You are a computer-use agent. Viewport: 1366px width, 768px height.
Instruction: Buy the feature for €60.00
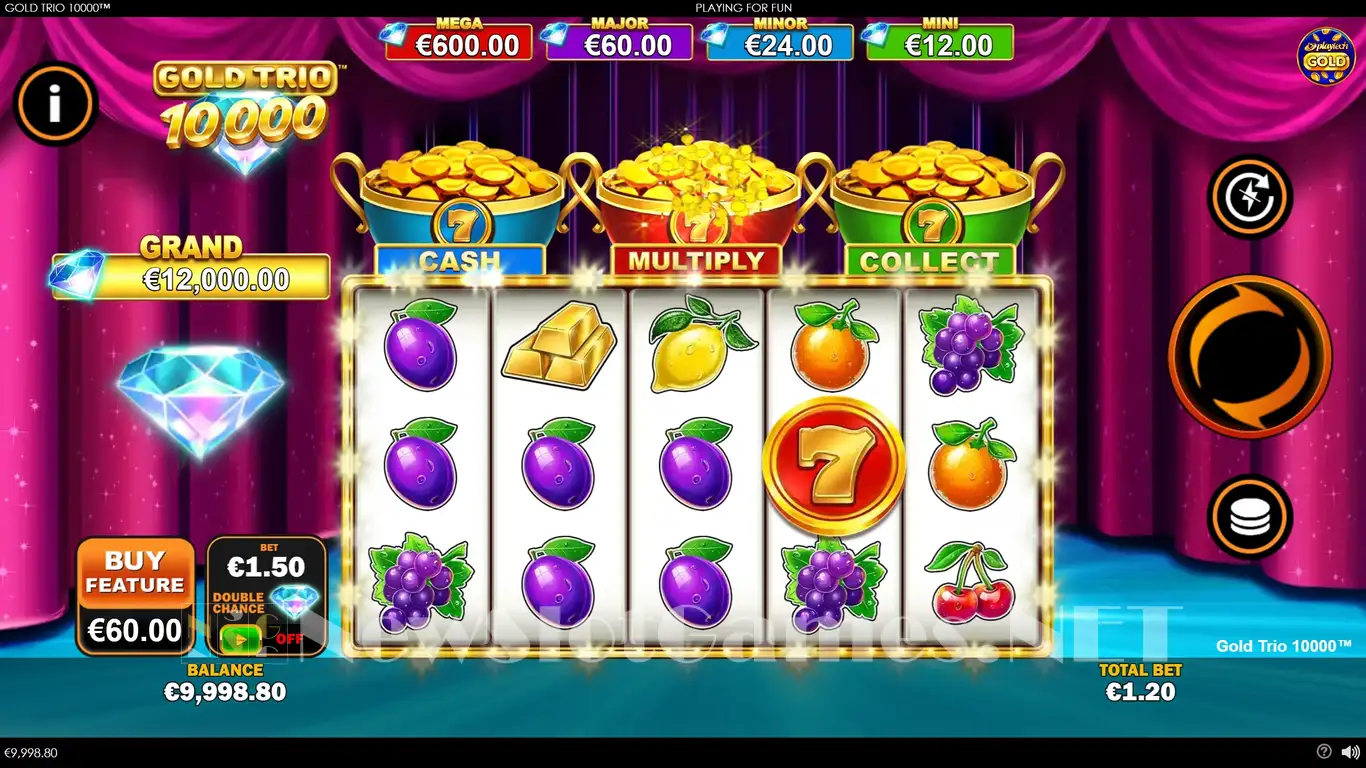click(135, 596)
